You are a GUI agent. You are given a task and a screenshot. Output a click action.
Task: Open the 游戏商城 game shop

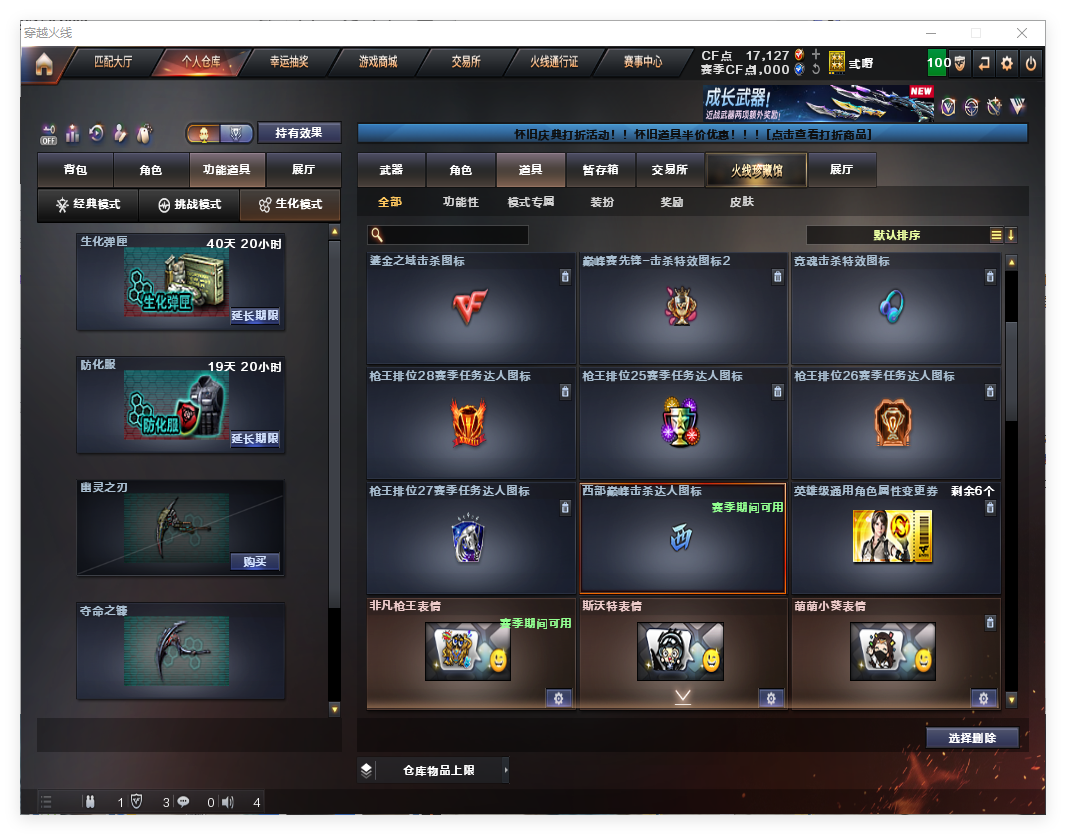378,62
